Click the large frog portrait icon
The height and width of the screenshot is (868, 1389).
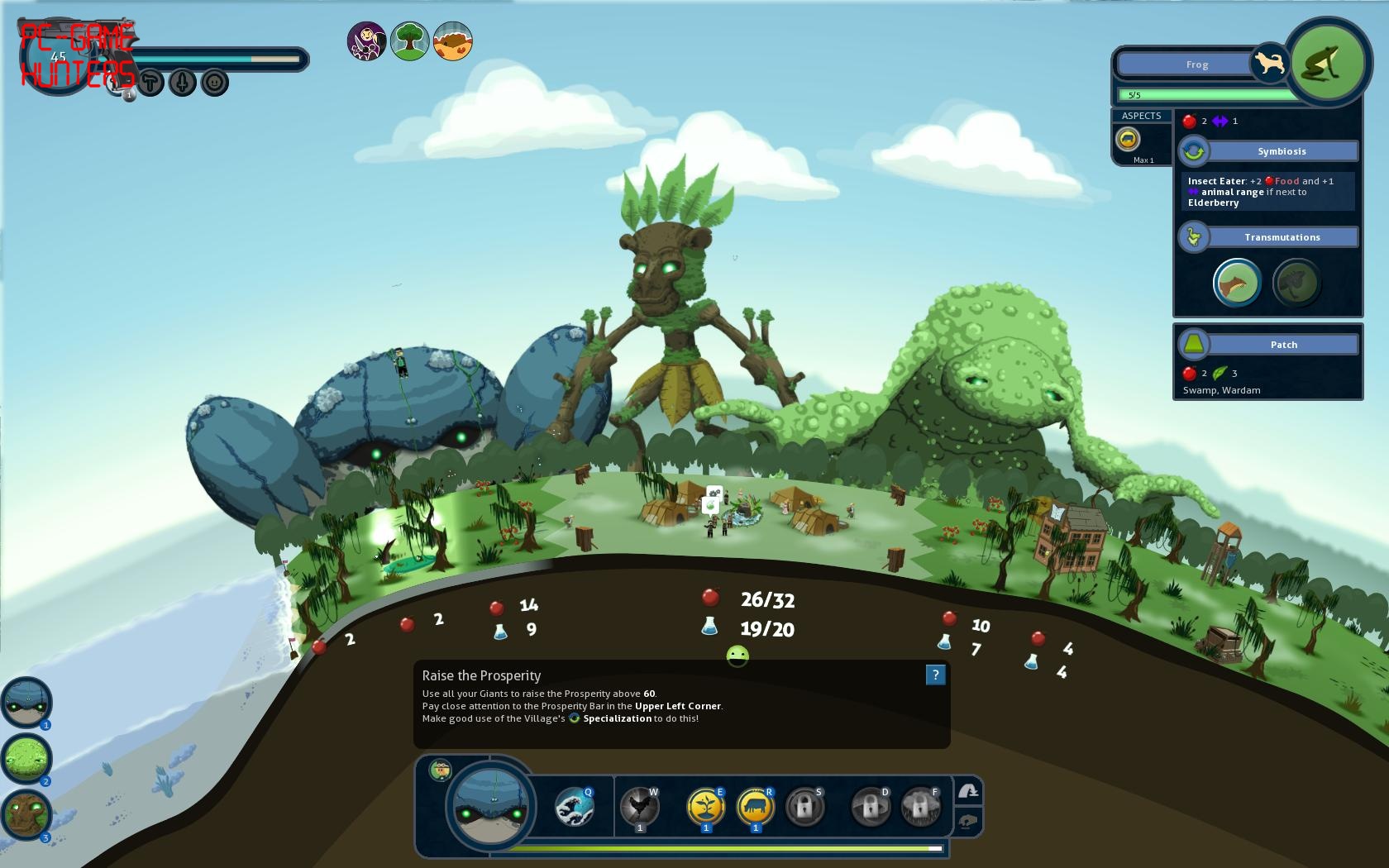click(1327, 63)
